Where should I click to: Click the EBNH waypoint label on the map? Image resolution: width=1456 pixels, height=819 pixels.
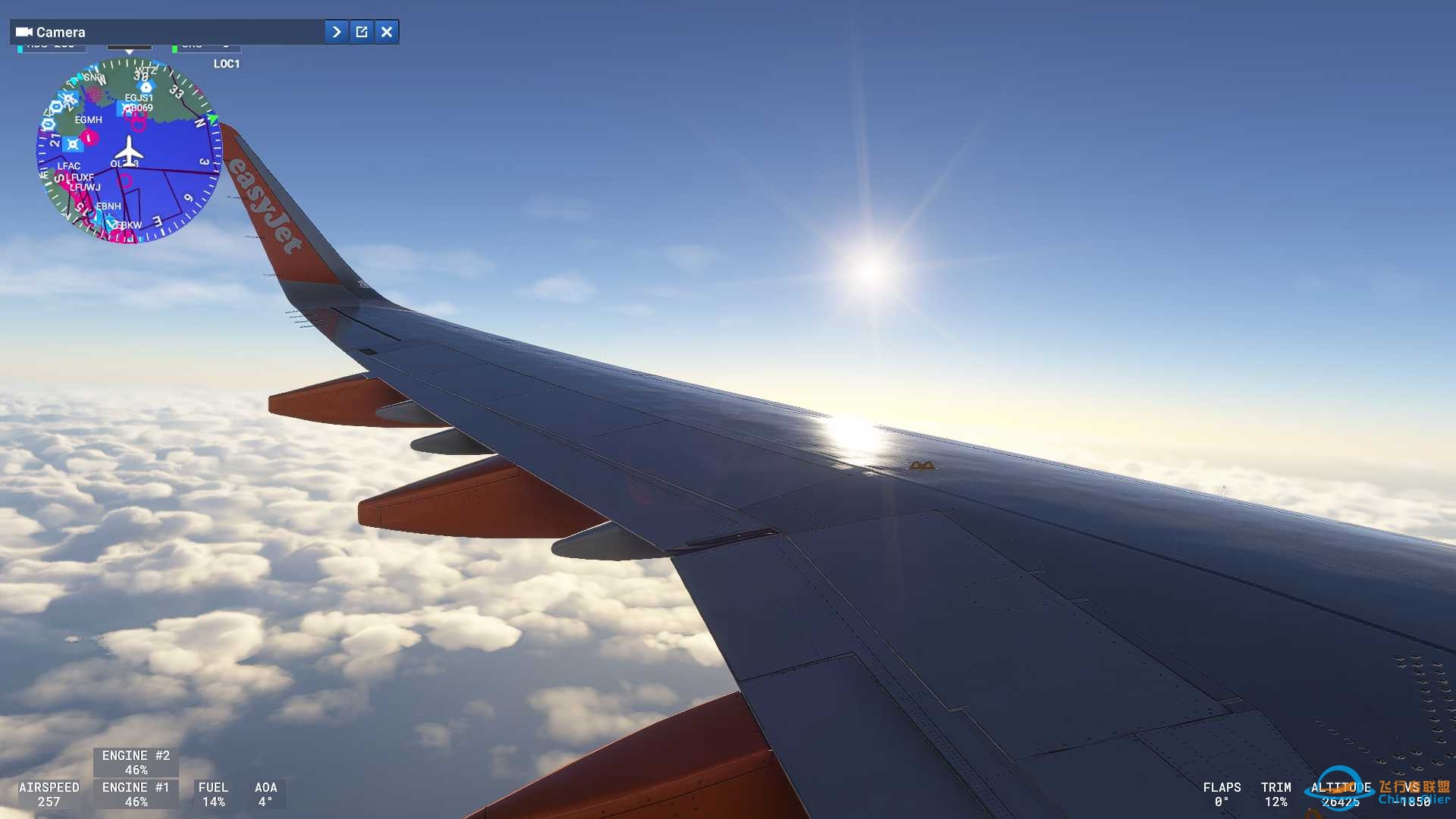tap(109, 206)
